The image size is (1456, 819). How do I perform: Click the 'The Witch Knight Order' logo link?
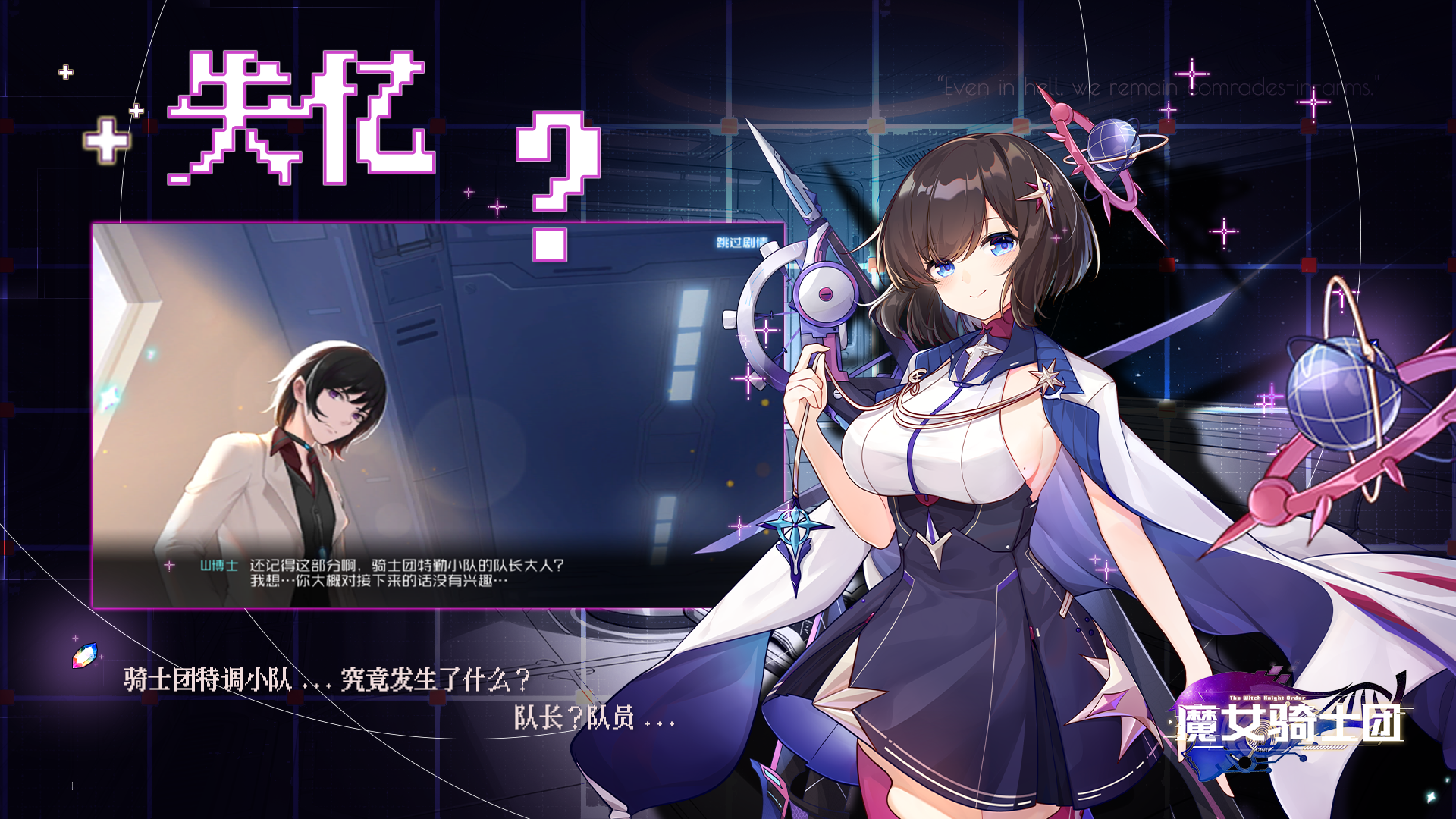click(x=1266, y=698)
